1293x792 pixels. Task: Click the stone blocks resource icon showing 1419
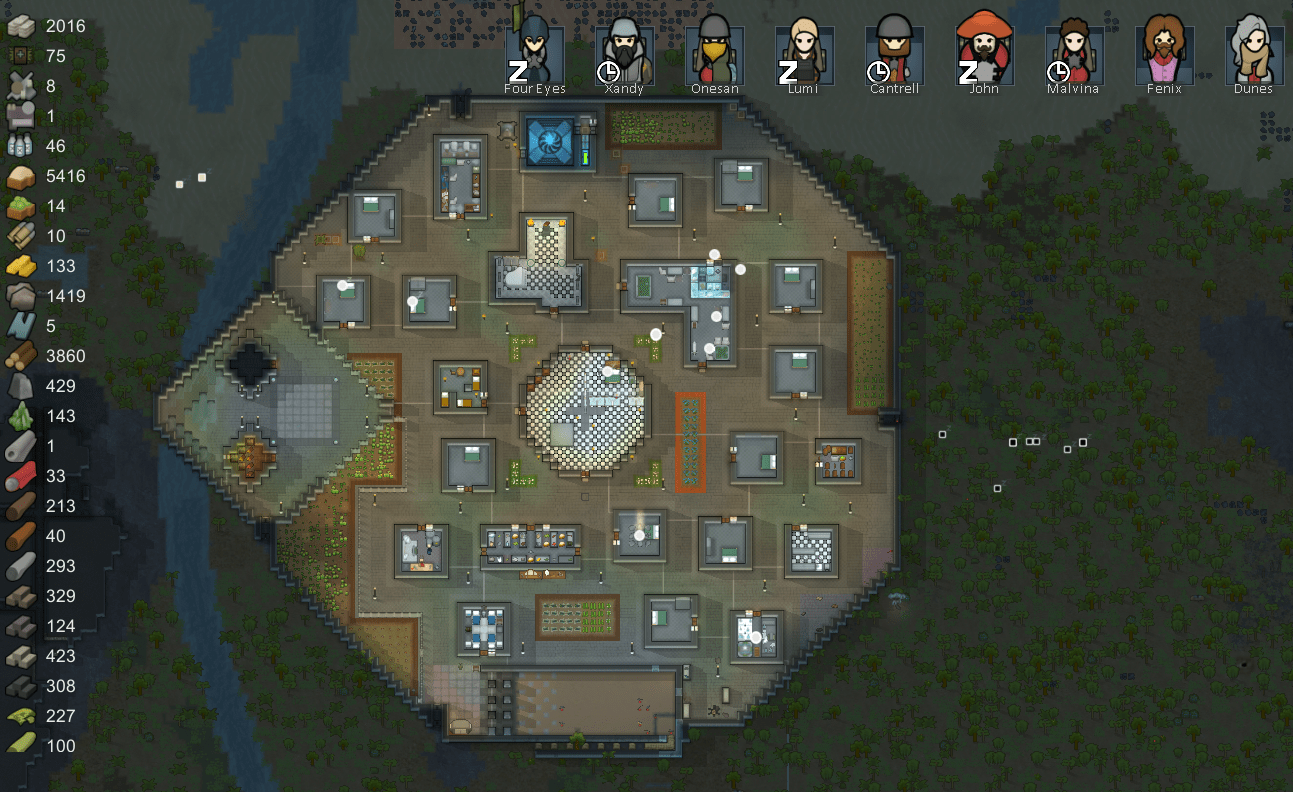(x=20, y=296)
